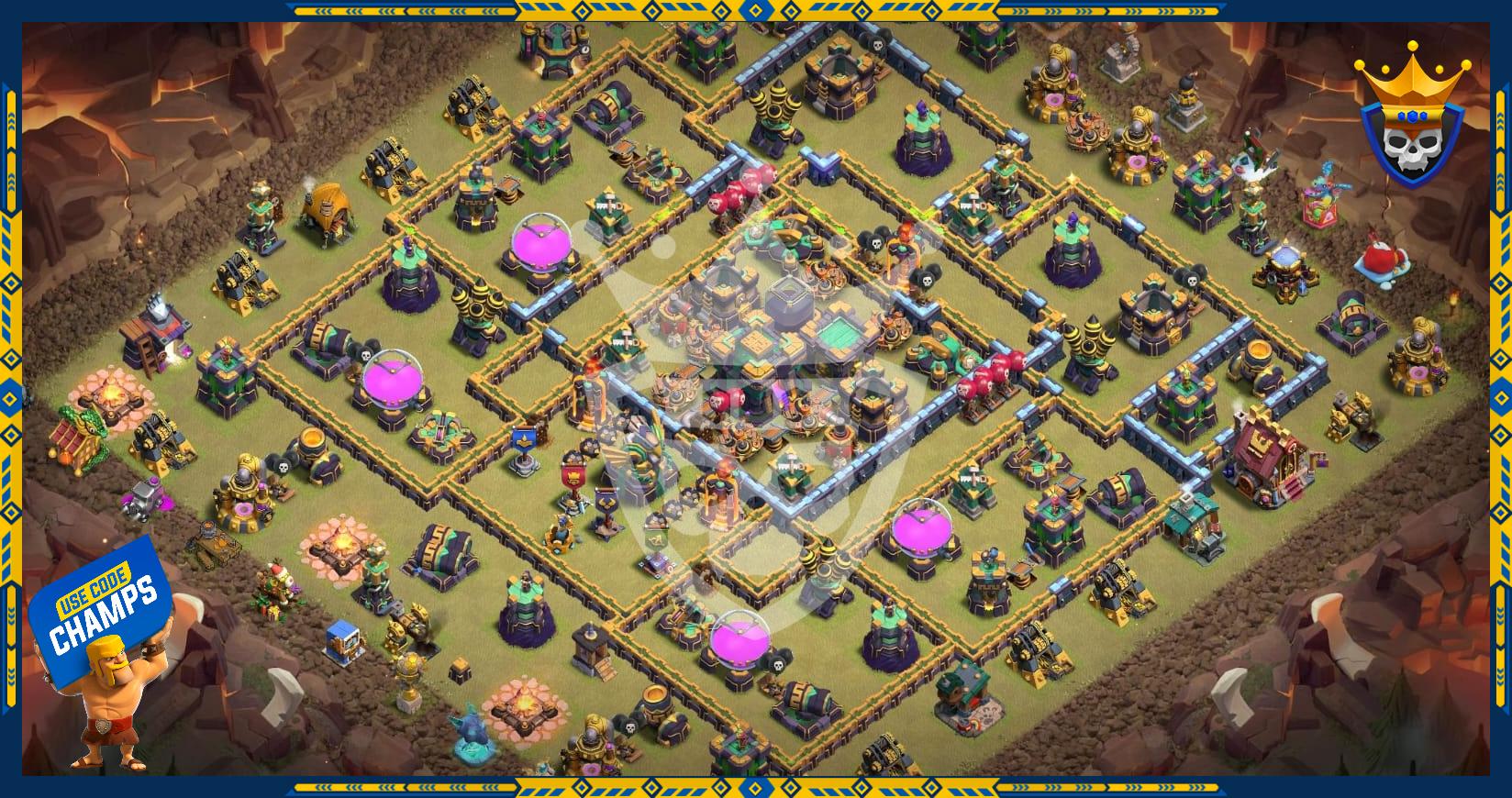Open the crowned skull shield logo

[1414, 116]
